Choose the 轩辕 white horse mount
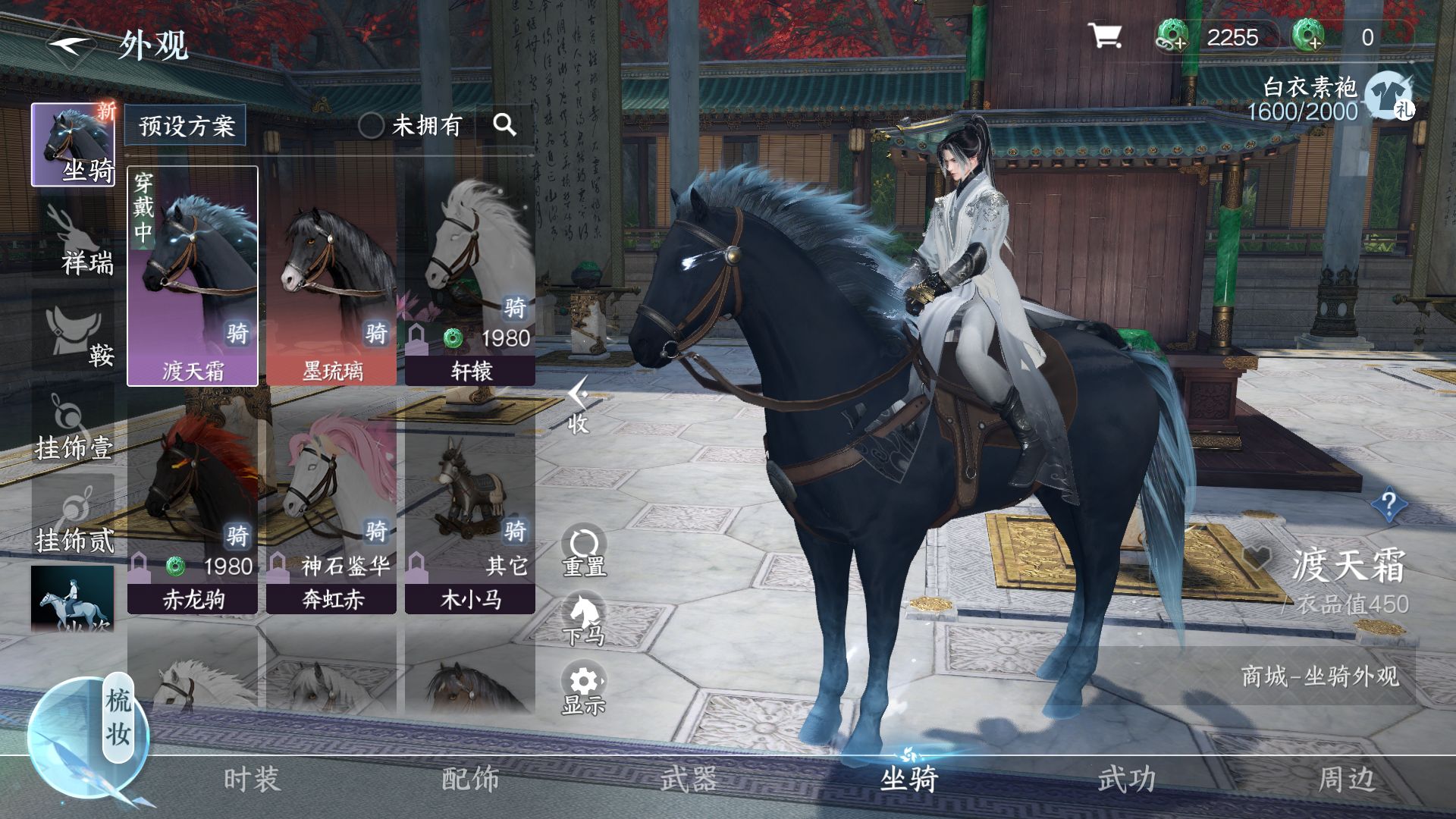Screen dimensions: 1456x819 tap(470, 277)
